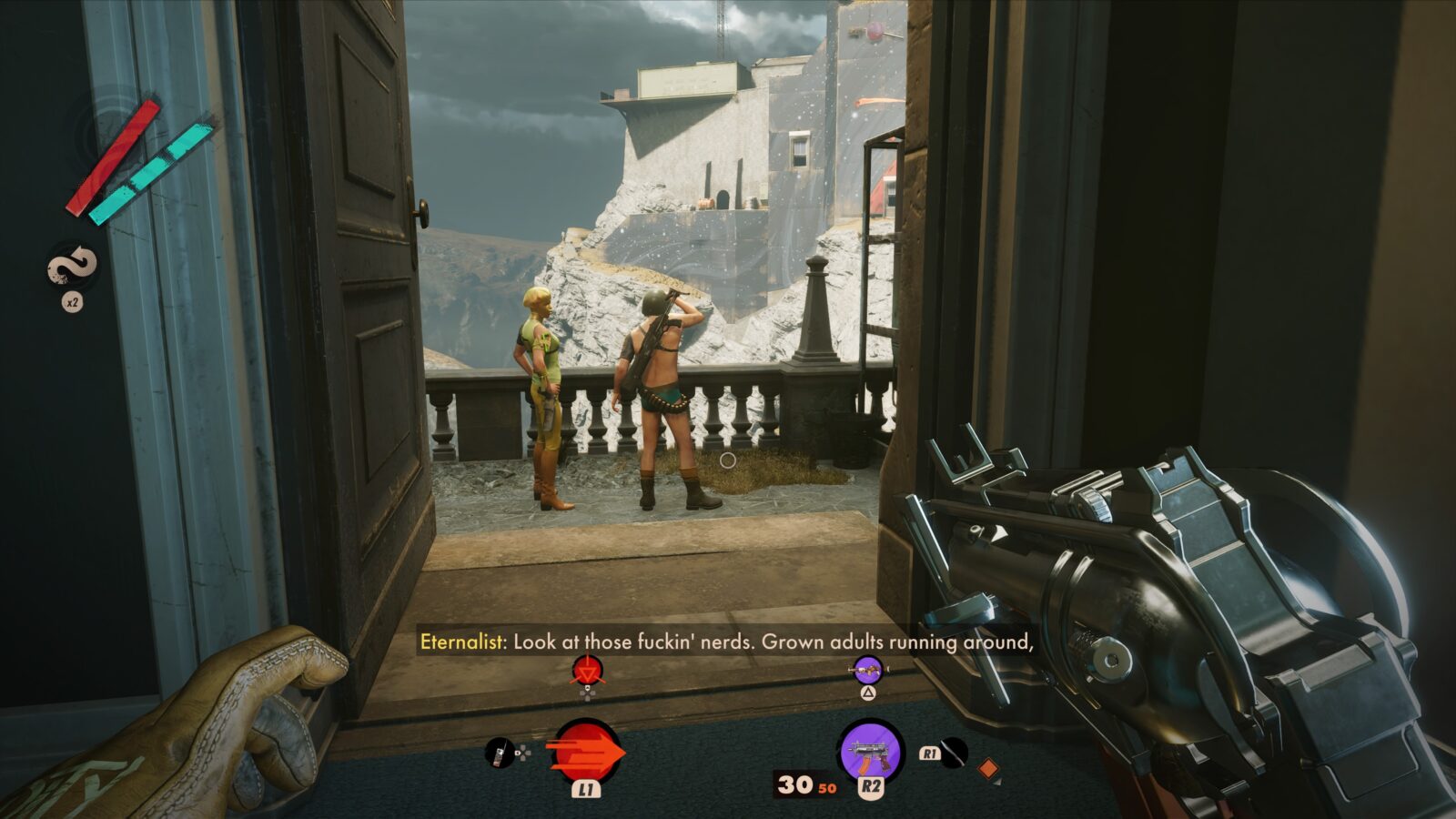Click the purple weapon-swap gun icon
1456x819 pixels.
[867, 671]
